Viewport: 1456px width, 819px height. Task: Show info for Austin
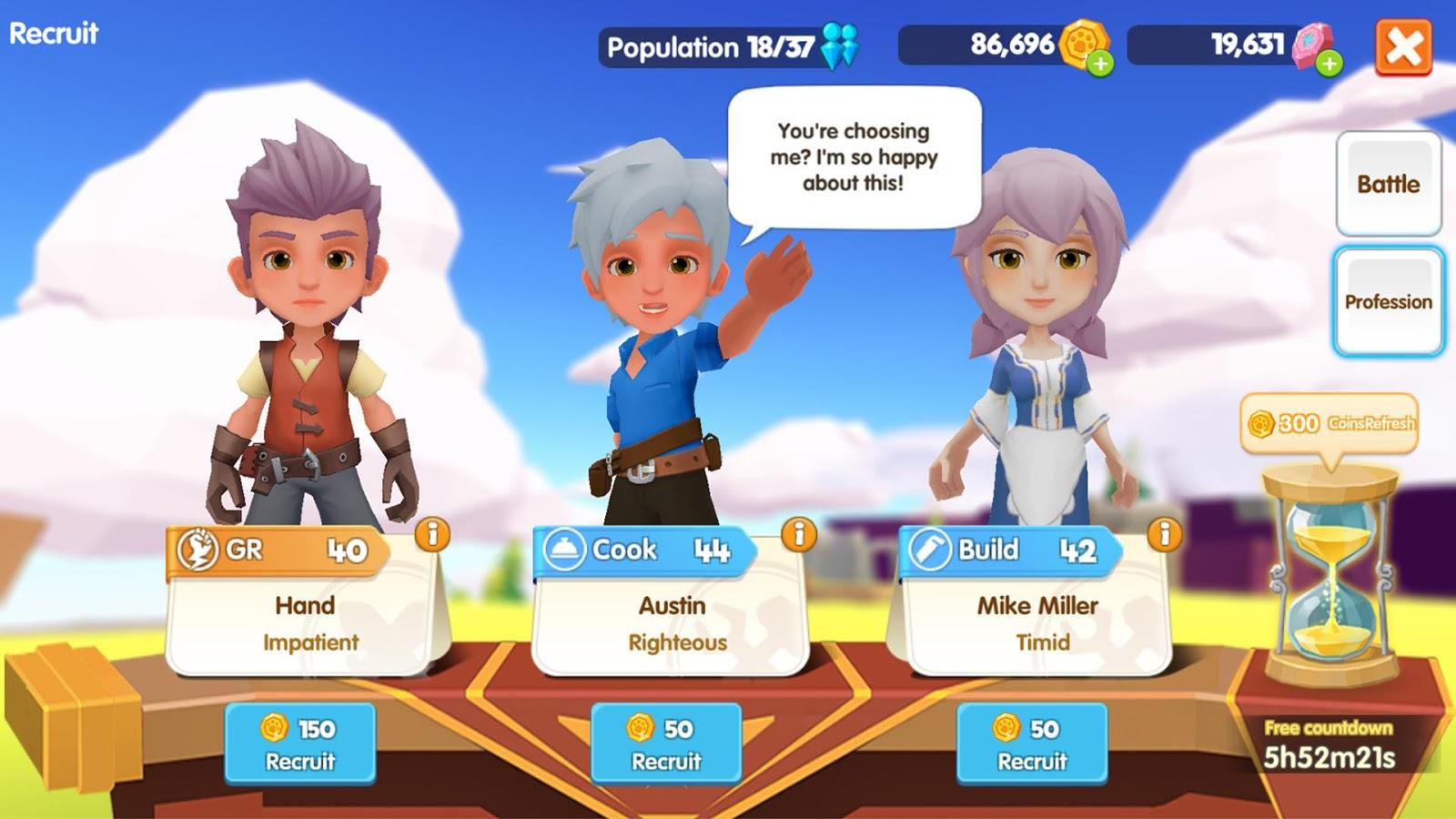[x=799, y=534]
